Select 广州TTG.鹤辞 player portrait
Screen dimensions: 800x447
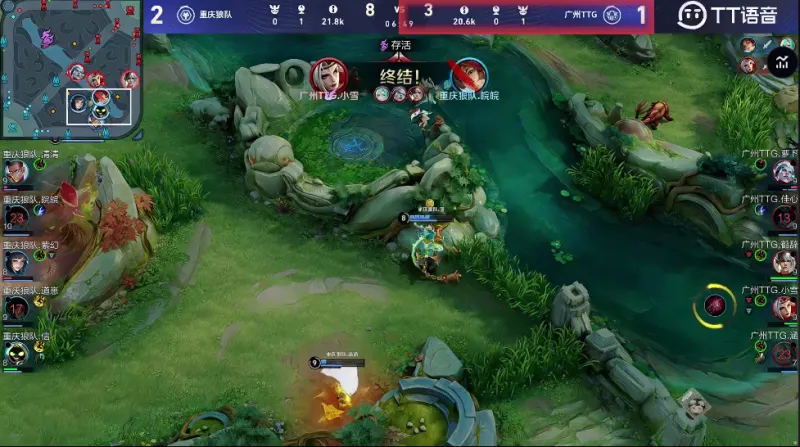coord(785,262)
